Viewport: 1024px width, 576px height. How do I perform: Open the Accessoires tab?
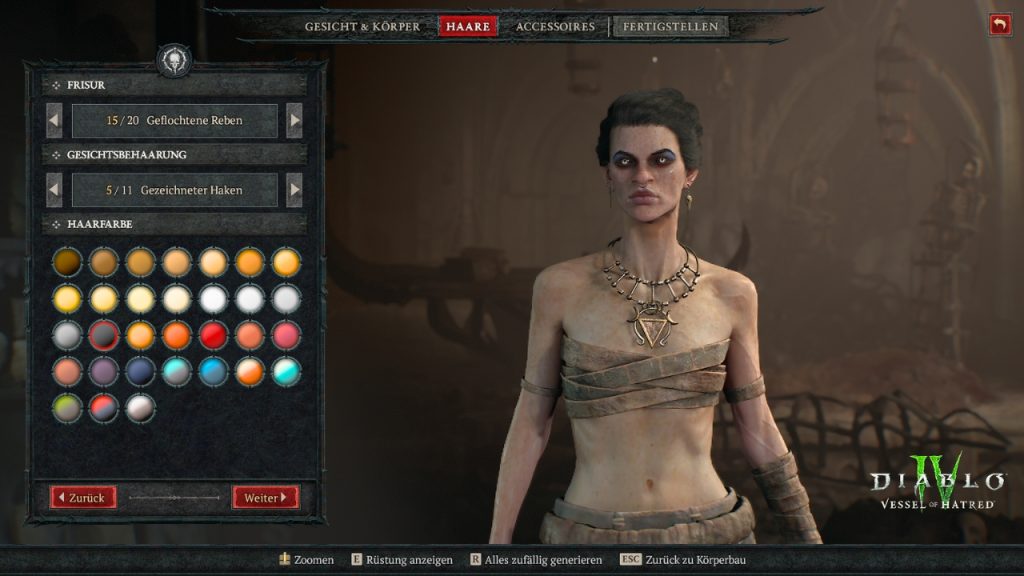click(555, 27)
